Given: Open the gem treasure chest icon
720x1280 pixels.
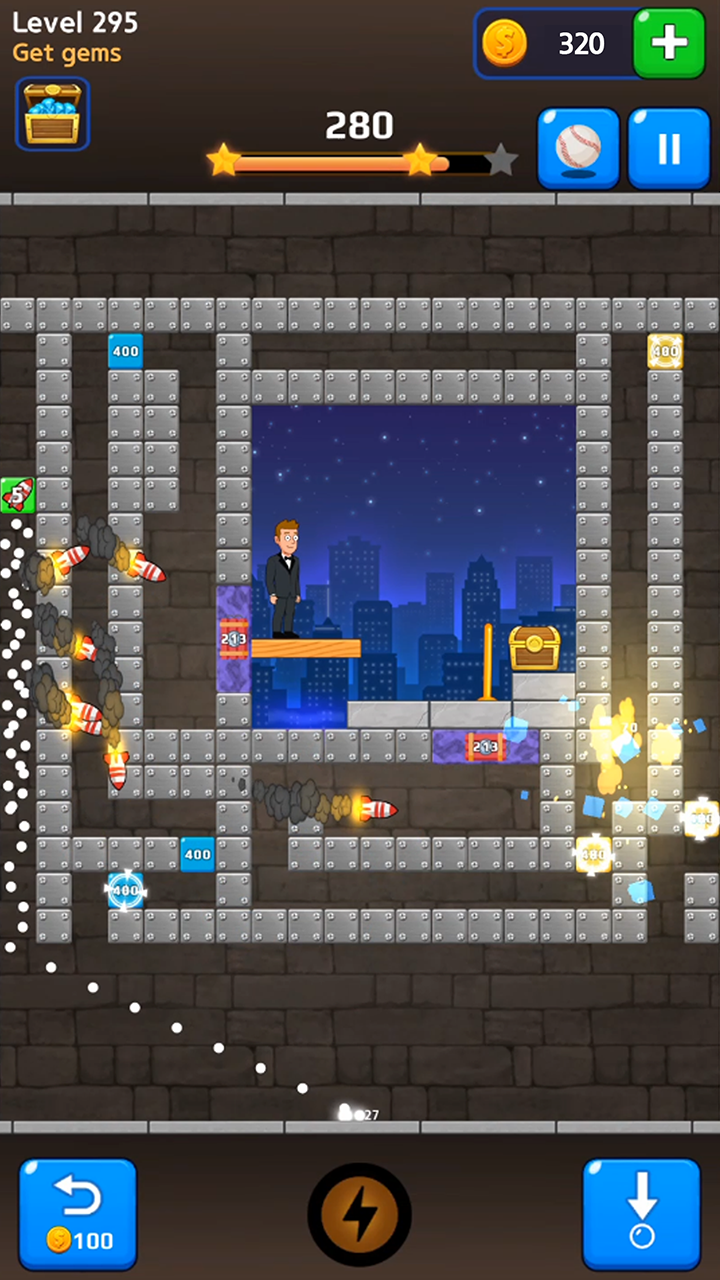Looking at the screenshot, I should [x=52, y=114].
